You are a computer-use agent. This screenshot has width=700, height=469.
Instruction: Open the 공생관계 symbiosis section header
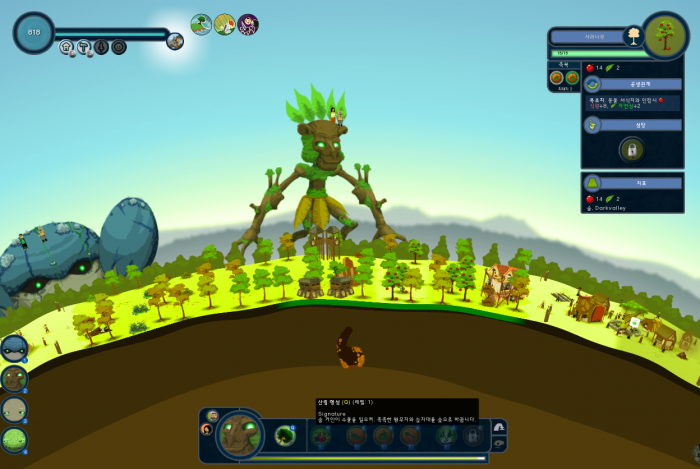[x=630, y=85]
